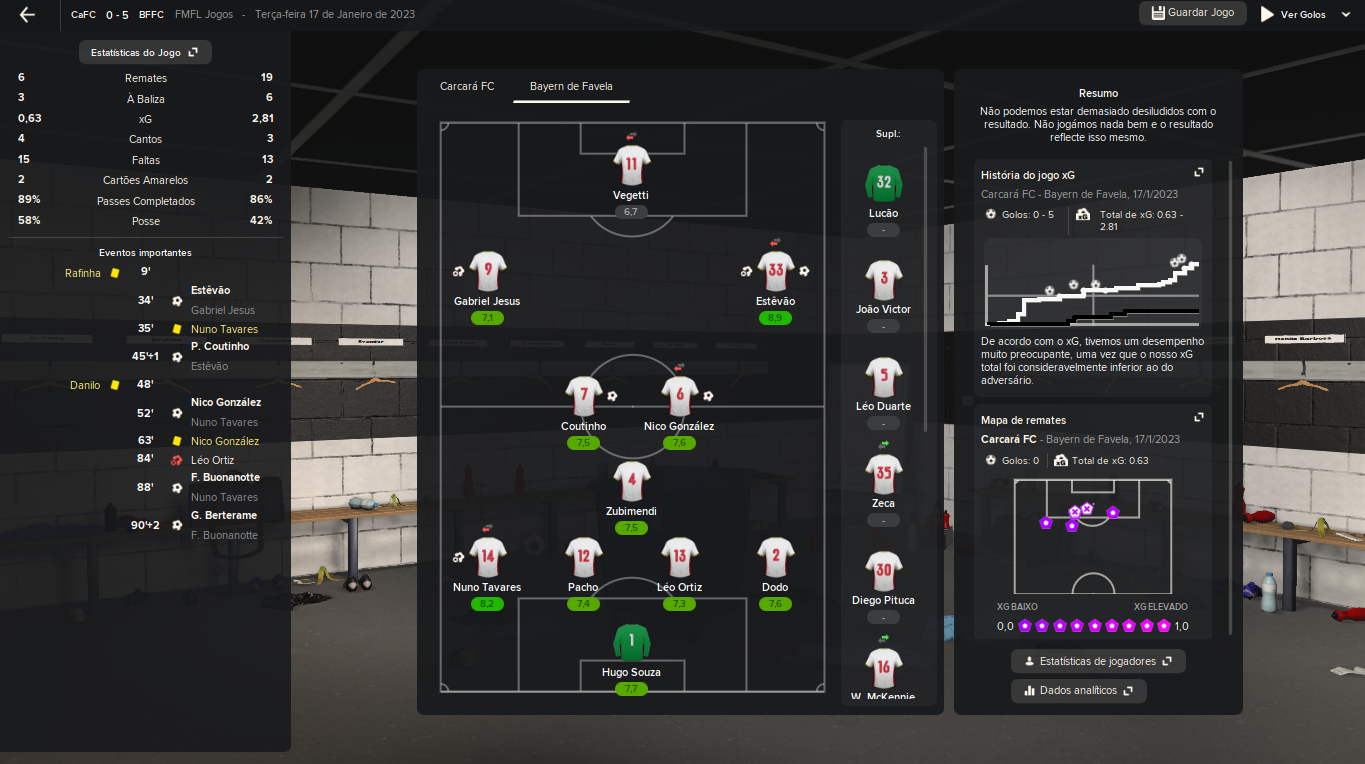This screenshot has height=764, width=1365.
Task: Open the dropdown arrow beside Ver Golos
Action: 1344,15
